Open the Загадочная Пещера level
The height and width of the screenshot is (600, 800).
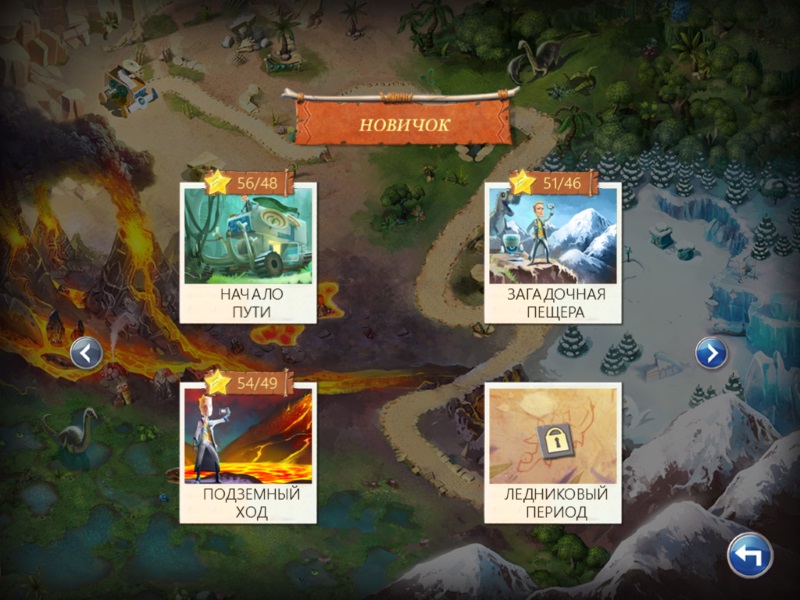[x=552, y=252]
